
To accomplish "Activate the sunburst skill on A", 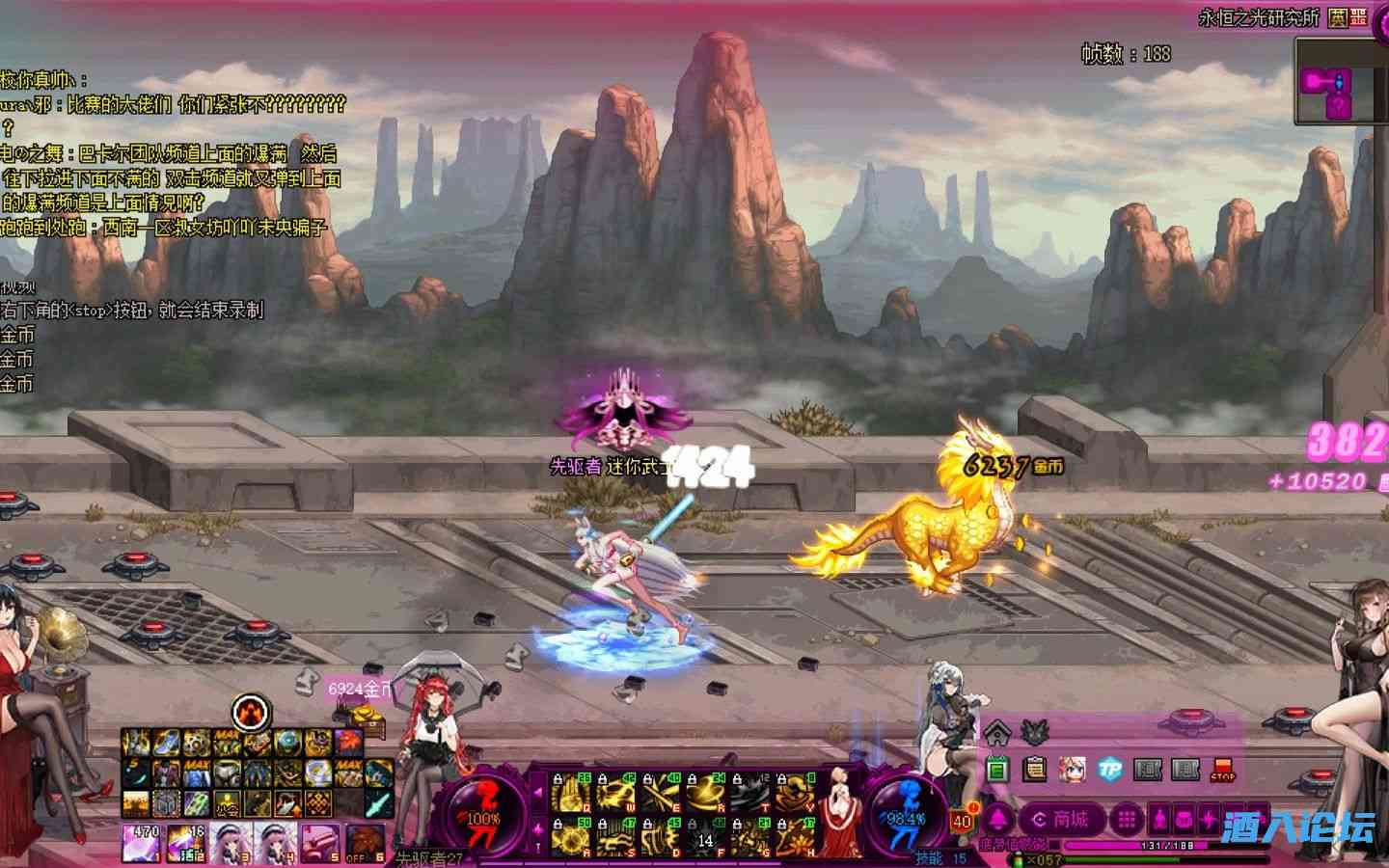I will pos(571,836).
